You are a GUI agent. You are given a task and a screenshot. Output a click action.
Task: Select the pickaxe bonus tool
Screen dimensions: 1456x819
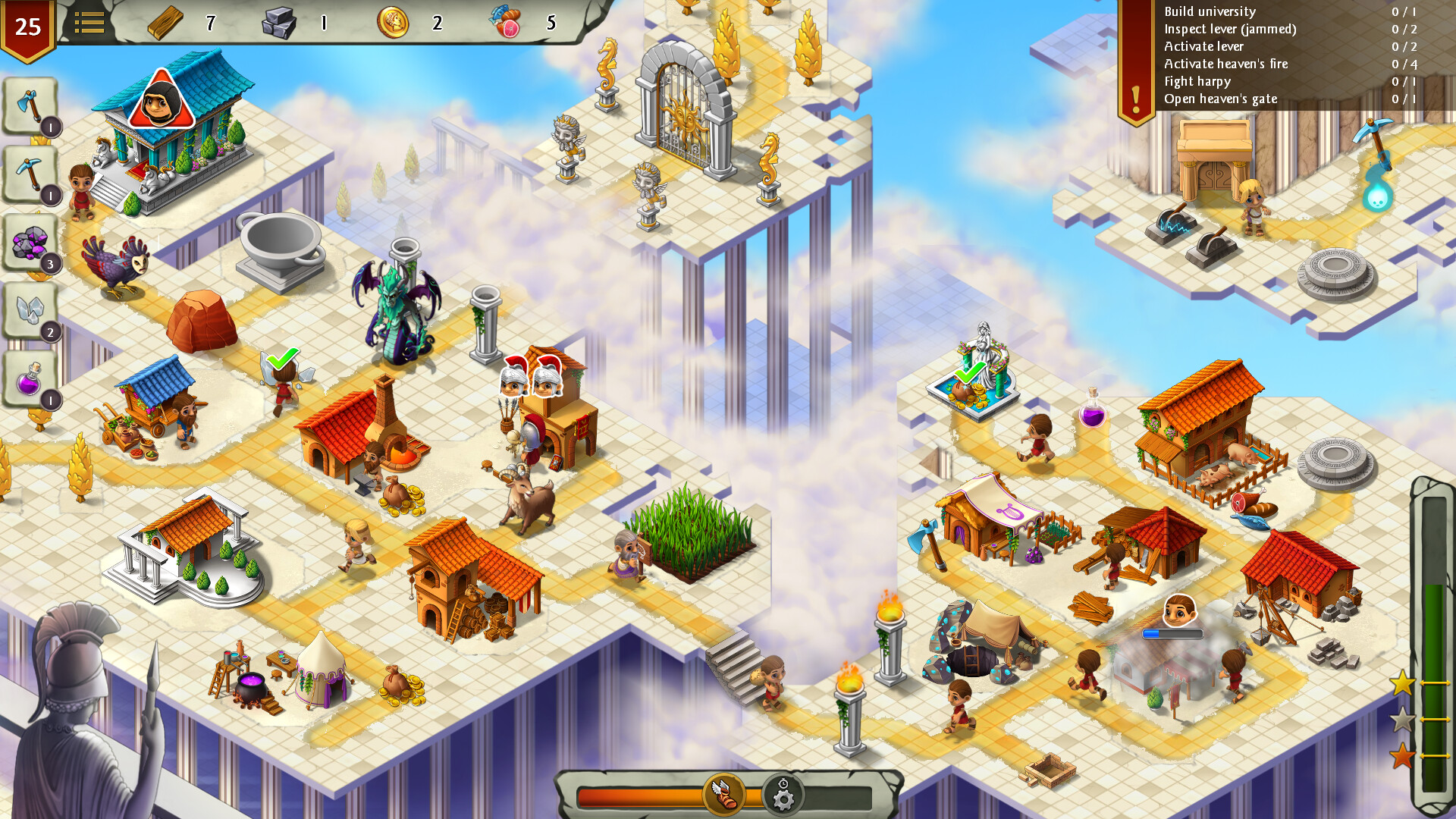tap(30, 173)
